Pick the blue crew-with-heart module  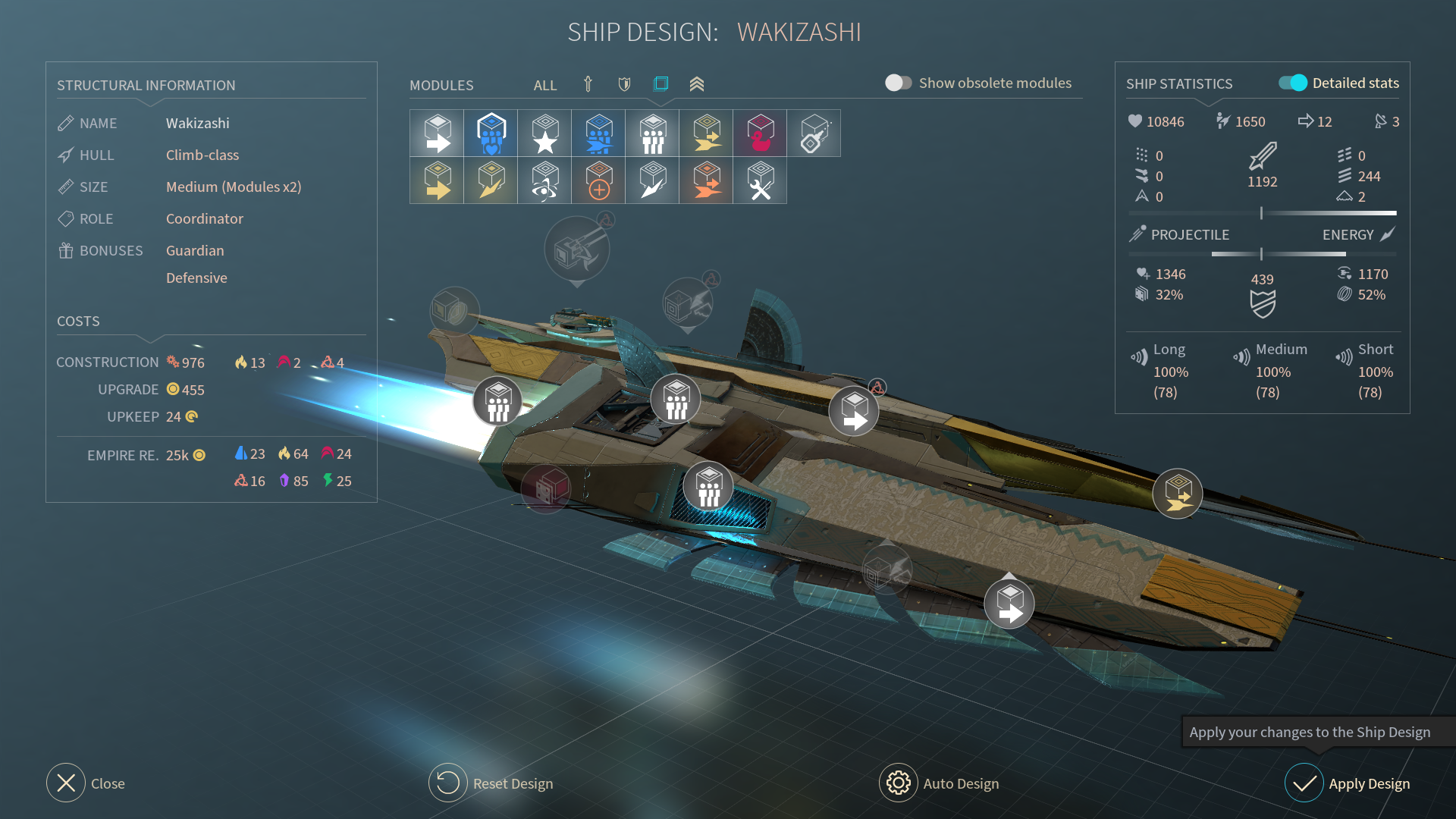491,133
